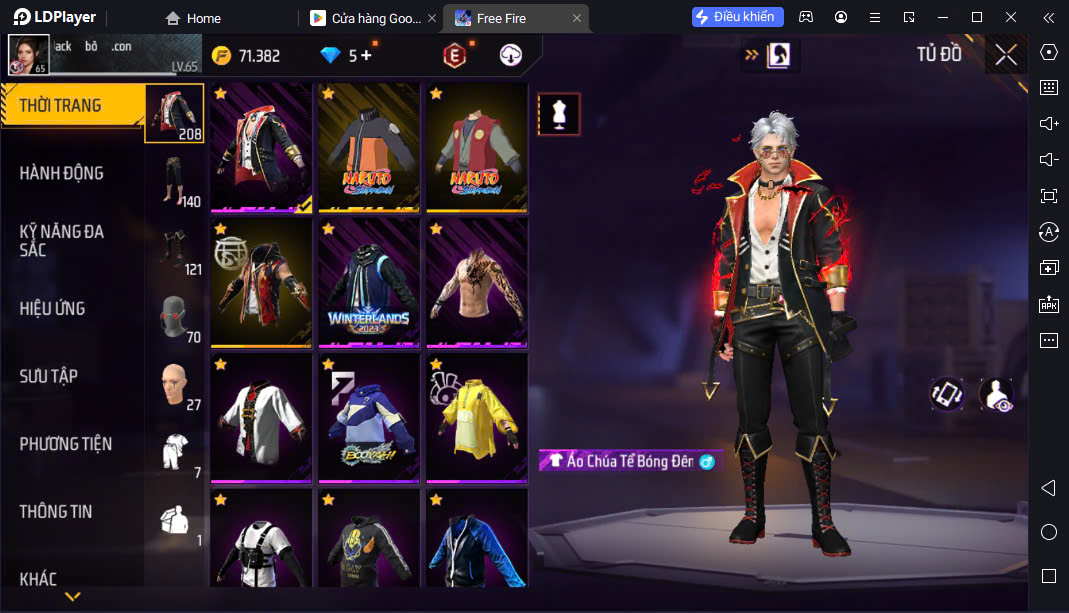Select the THÔNG TIN category
The height and width of the screenshot is (613, 1069).
pyautogui.click(x=56, y=511)
